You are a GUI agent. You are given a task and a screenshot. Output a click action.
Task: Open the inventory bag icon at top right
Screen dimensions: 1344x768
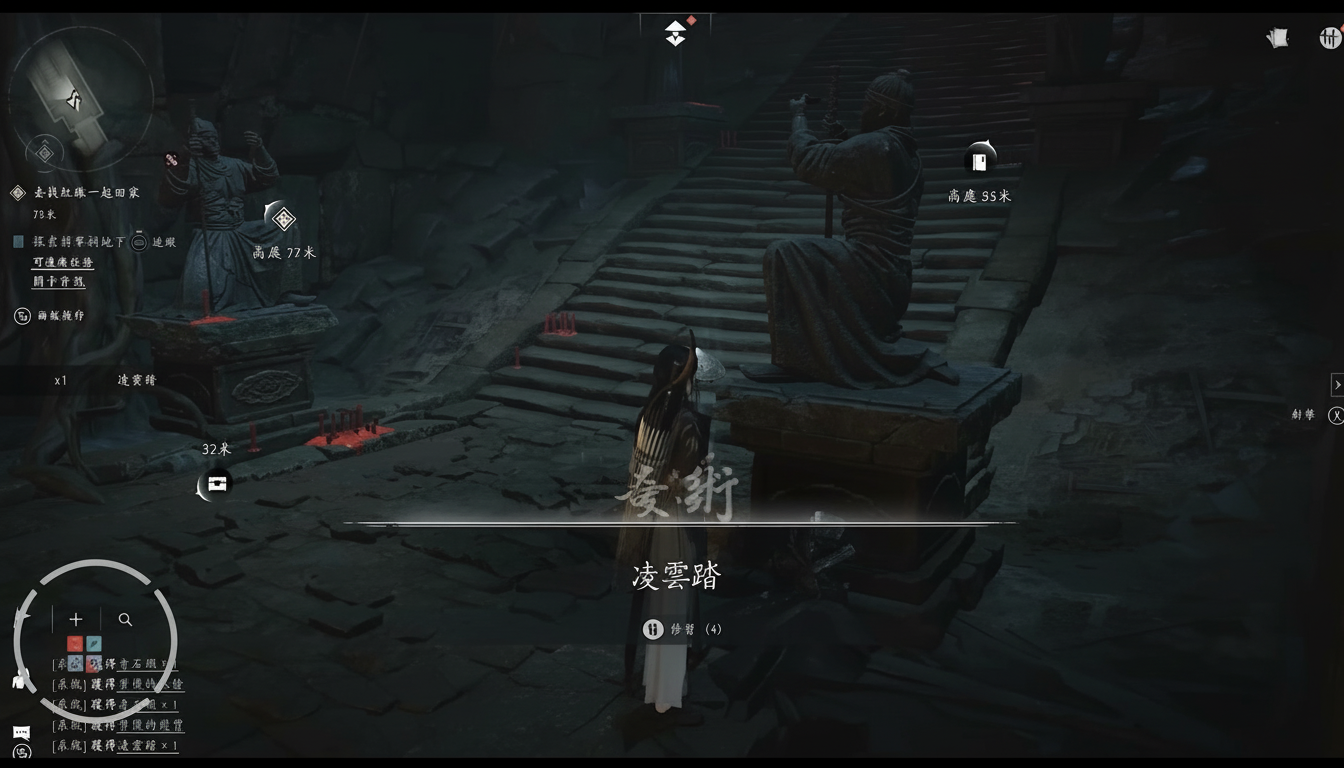(1277, 36)
